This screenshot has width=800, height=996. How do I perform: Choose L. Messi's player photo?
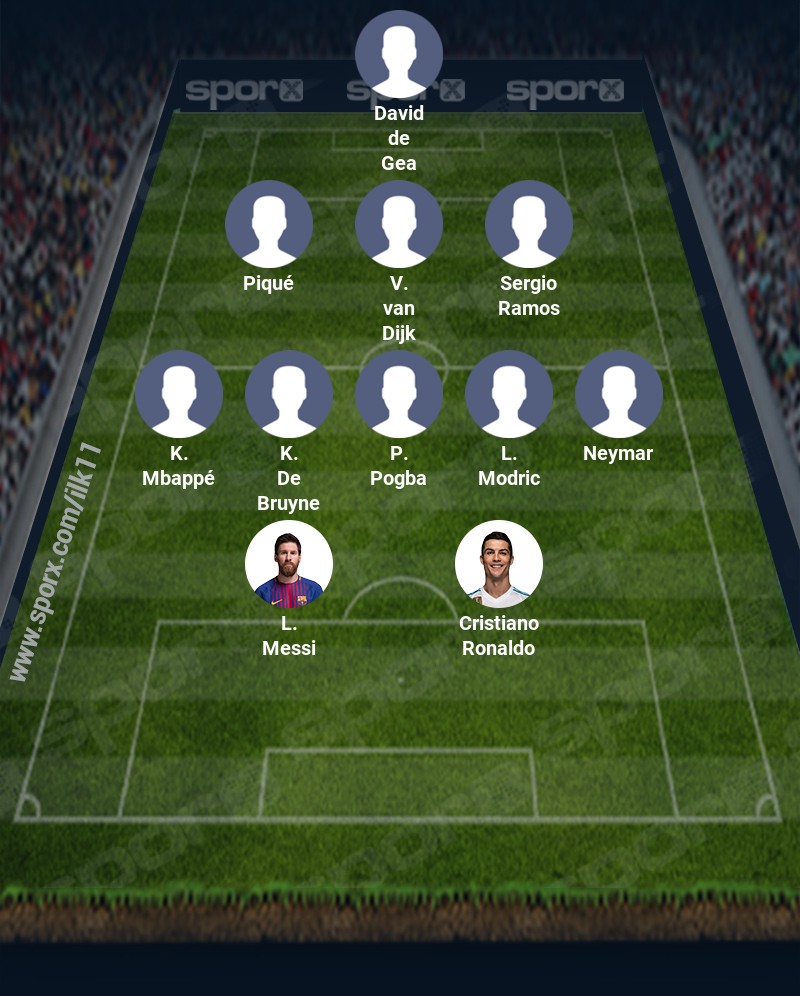tap(289, 564)
